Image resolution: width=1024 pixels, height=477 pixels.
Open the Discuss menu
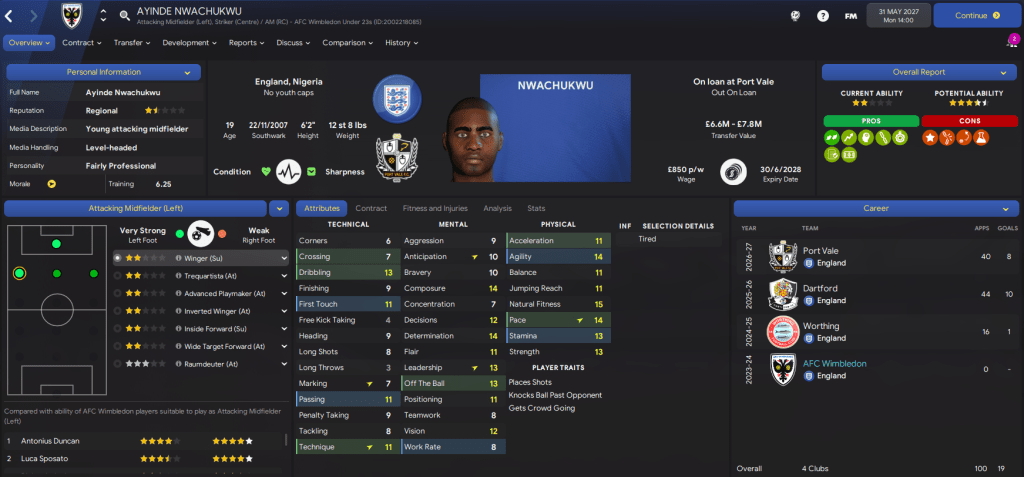tap(293, 43)
